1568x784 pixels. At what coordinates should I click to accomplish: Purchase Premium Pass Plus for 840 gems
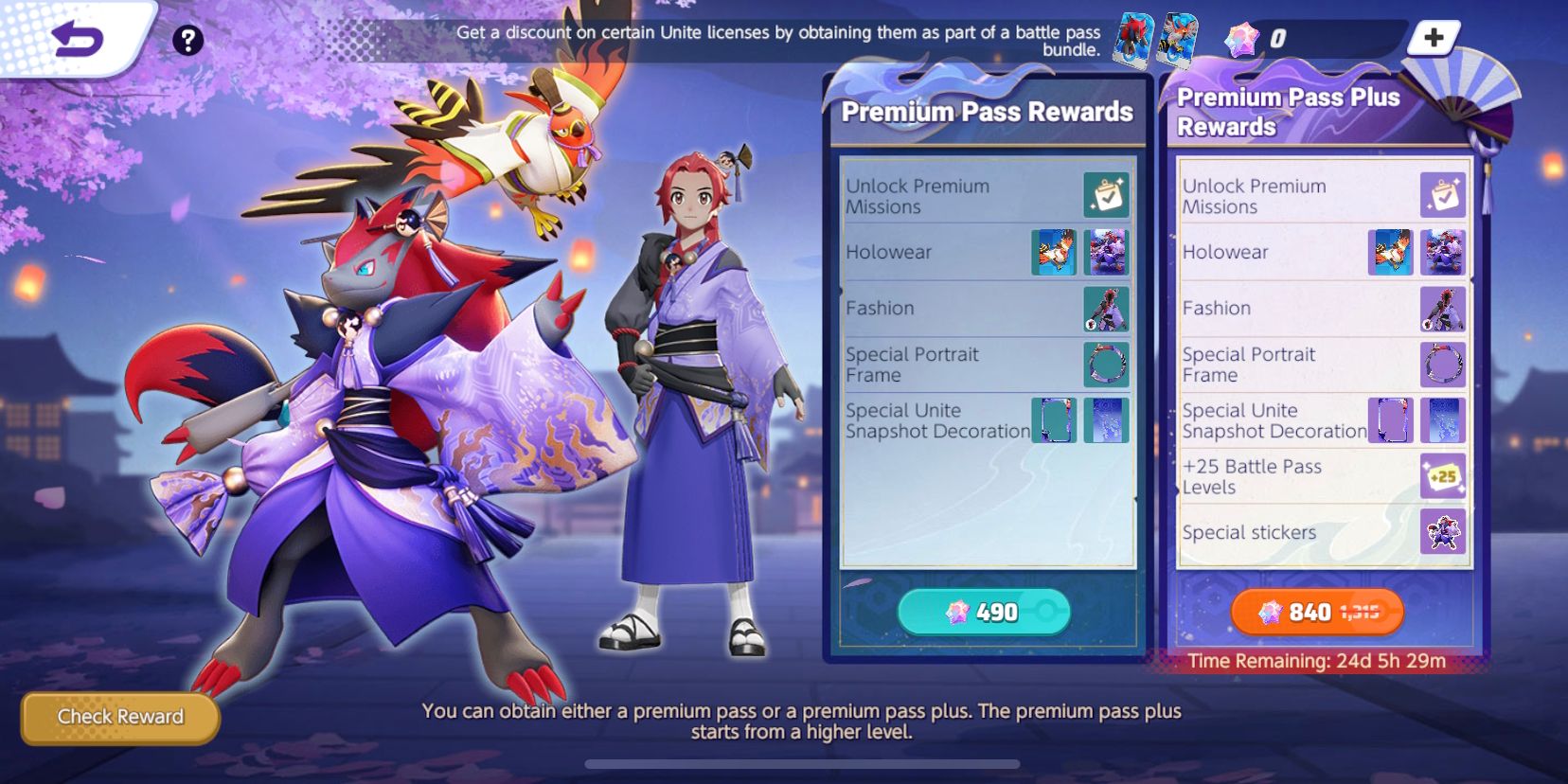1315,612
